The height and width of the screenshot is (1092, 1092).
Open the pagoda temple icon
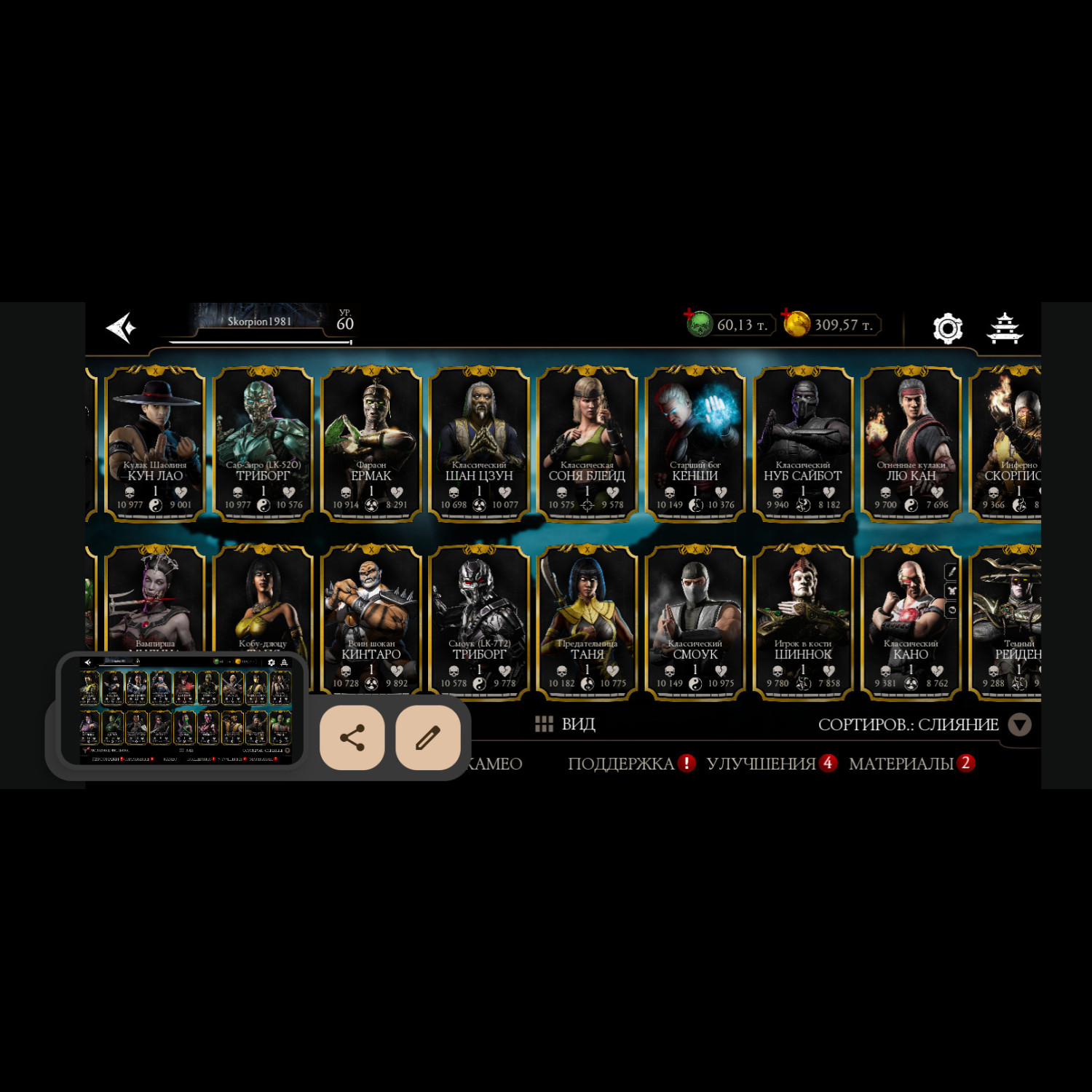point(1005,328)
